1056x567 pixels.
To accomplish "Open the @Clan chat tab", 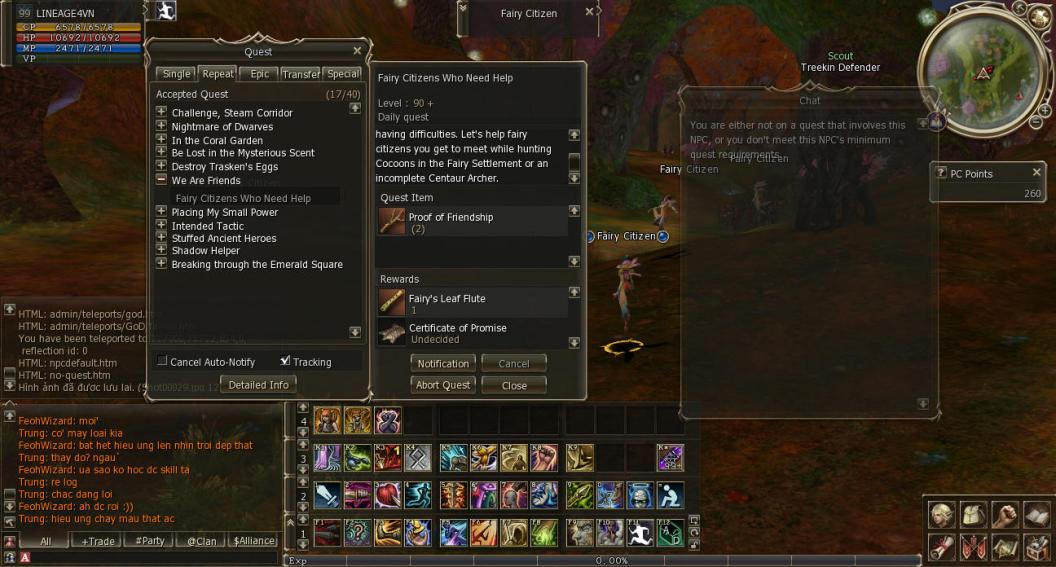I will point(201,541).
